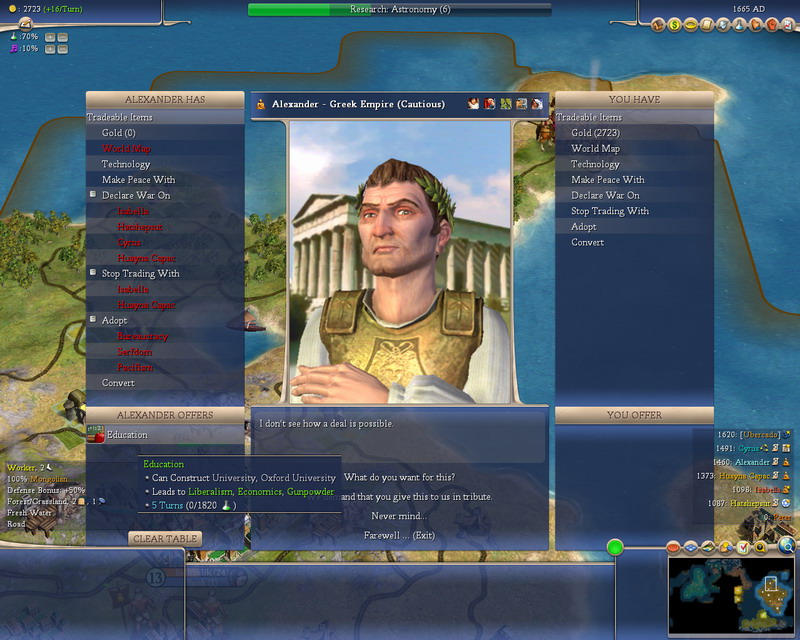This screenshot has height=640, width=800.
Task: Choose the 'Farewell ... (Exit)' dialogue option
Action: click(397, 535)
